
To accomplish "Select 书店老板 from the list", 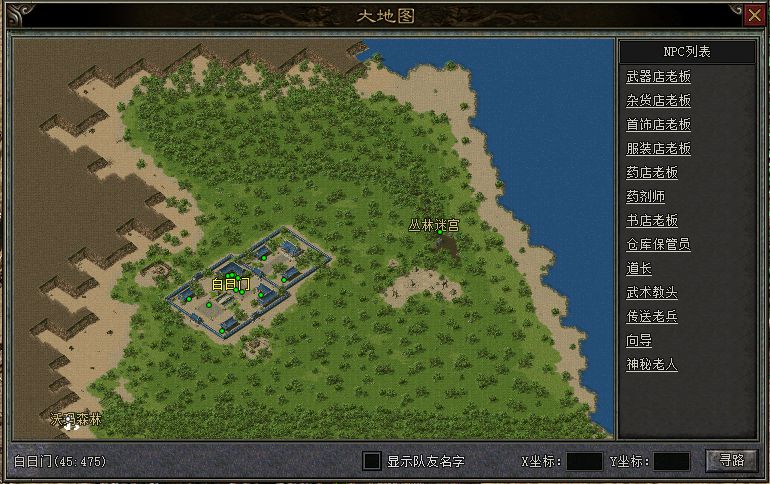I will [x=652, y=221].
